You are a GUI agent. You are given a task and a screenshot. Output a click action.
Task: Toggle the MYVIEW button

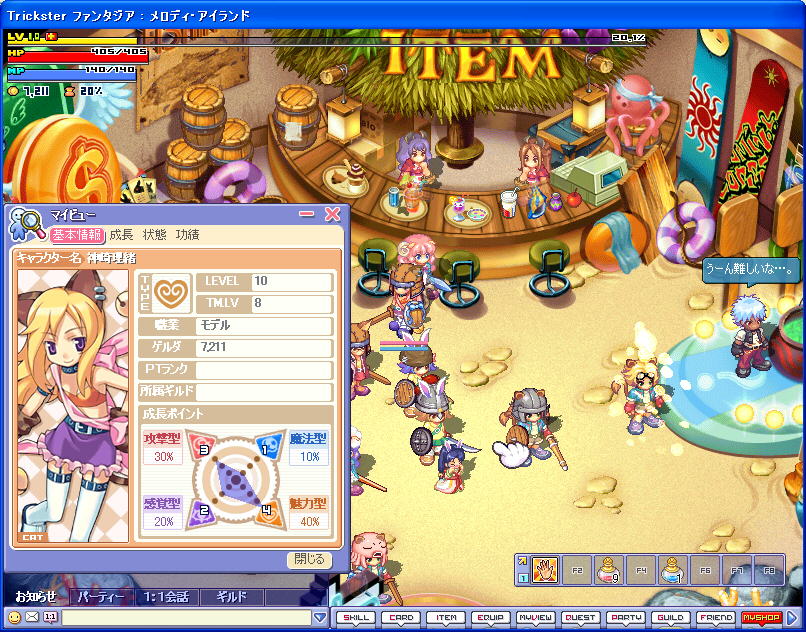click(x=535, y=618)
